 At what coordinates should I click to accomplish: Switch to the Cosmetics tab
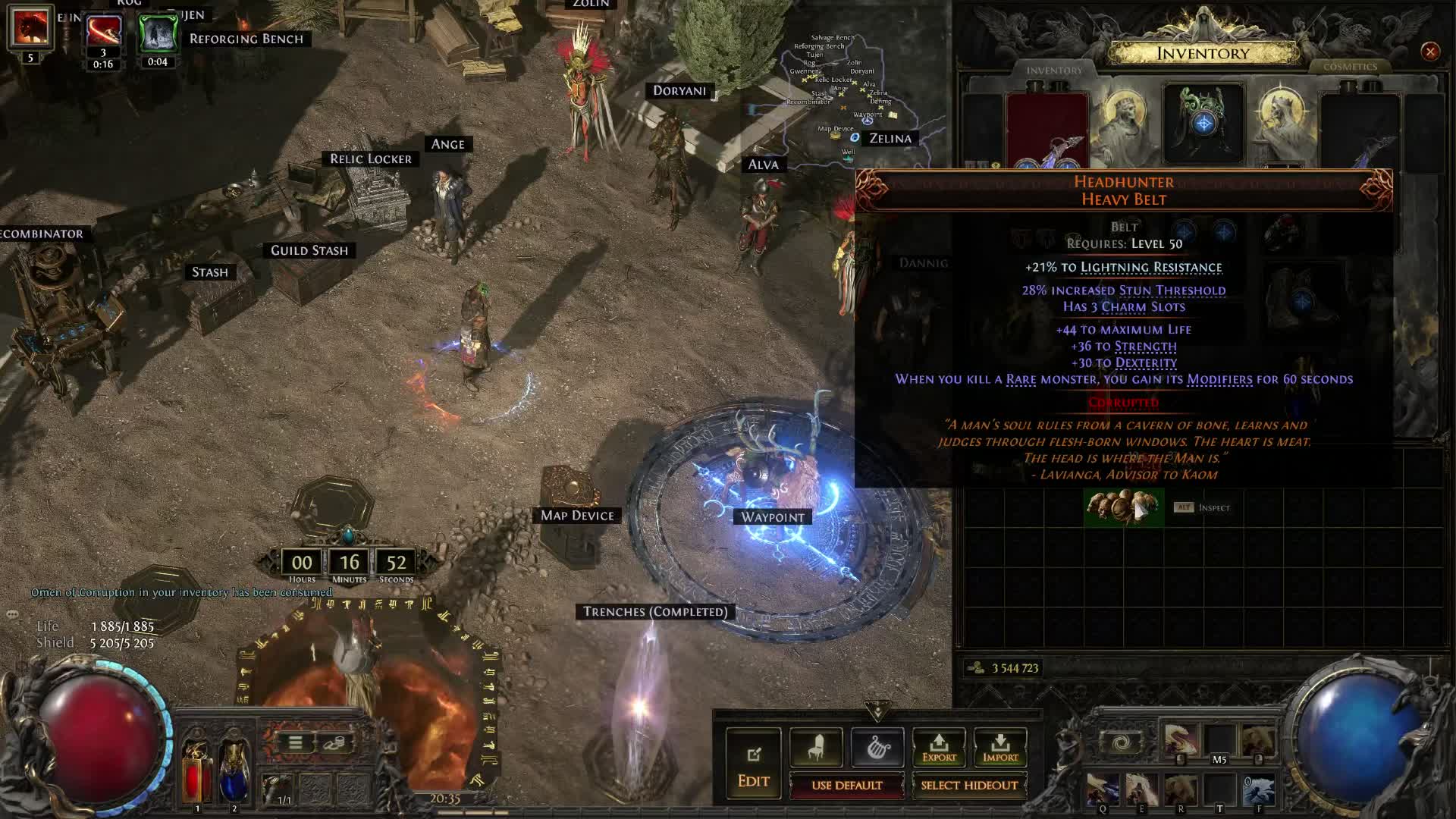1350,67
